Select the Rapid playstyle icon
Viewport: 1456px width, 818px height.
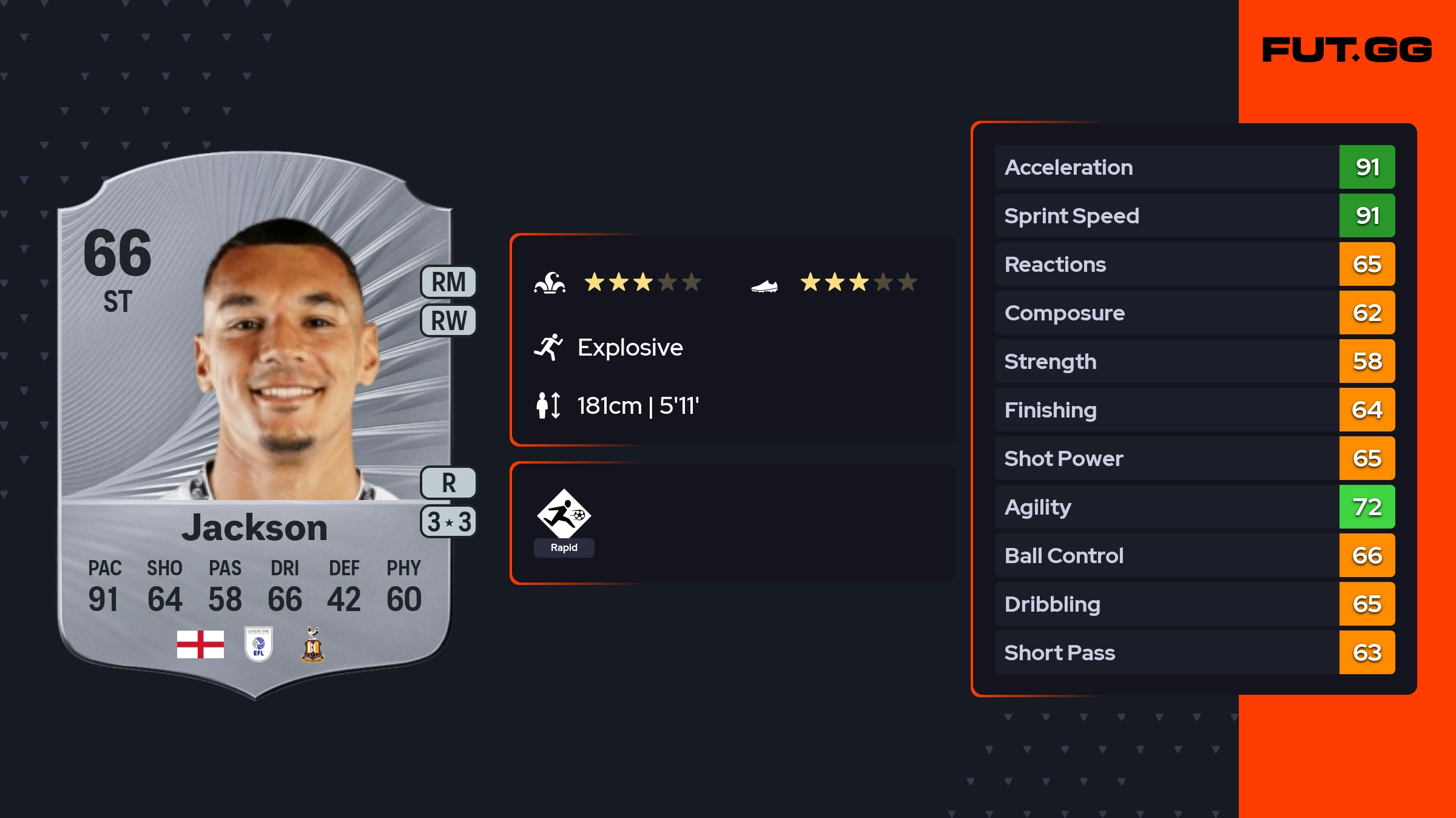pos(564,515)
